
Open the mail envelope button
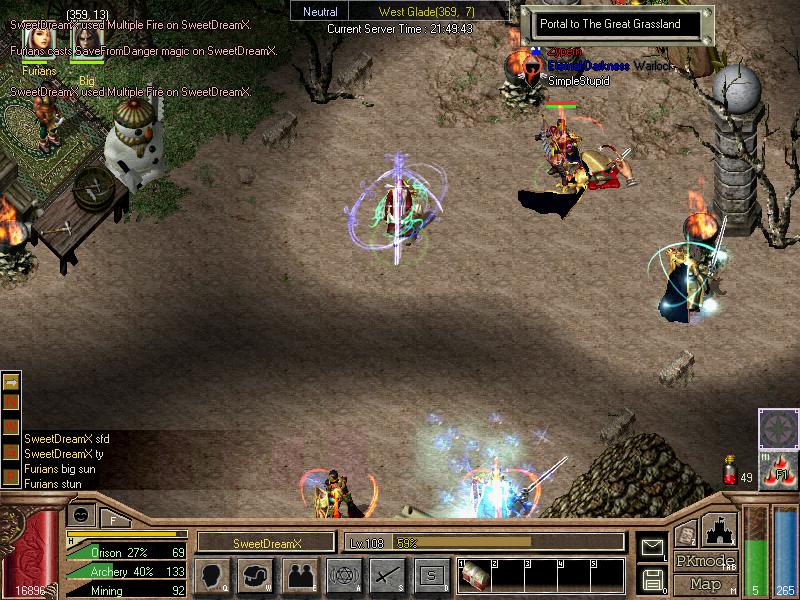653,547
